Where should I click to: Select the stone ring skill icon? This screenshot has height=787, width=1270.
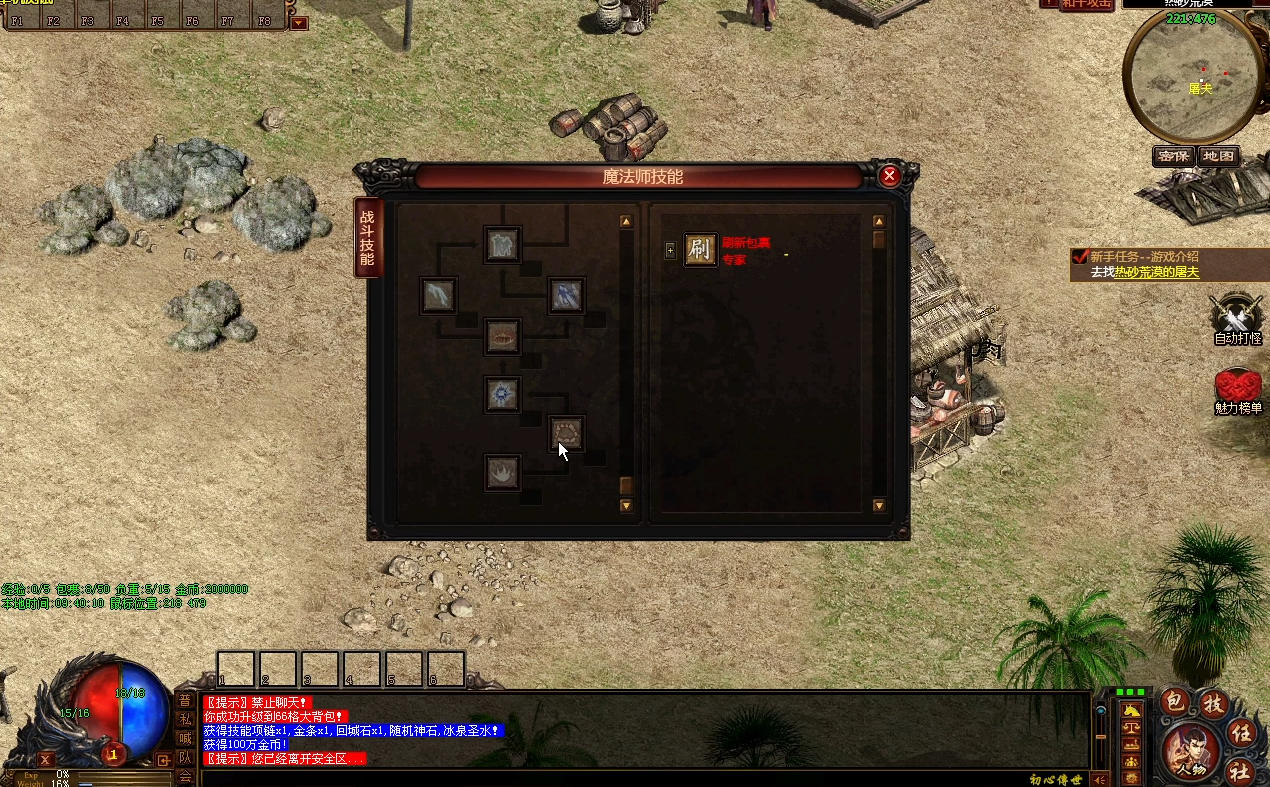(567, 434)
